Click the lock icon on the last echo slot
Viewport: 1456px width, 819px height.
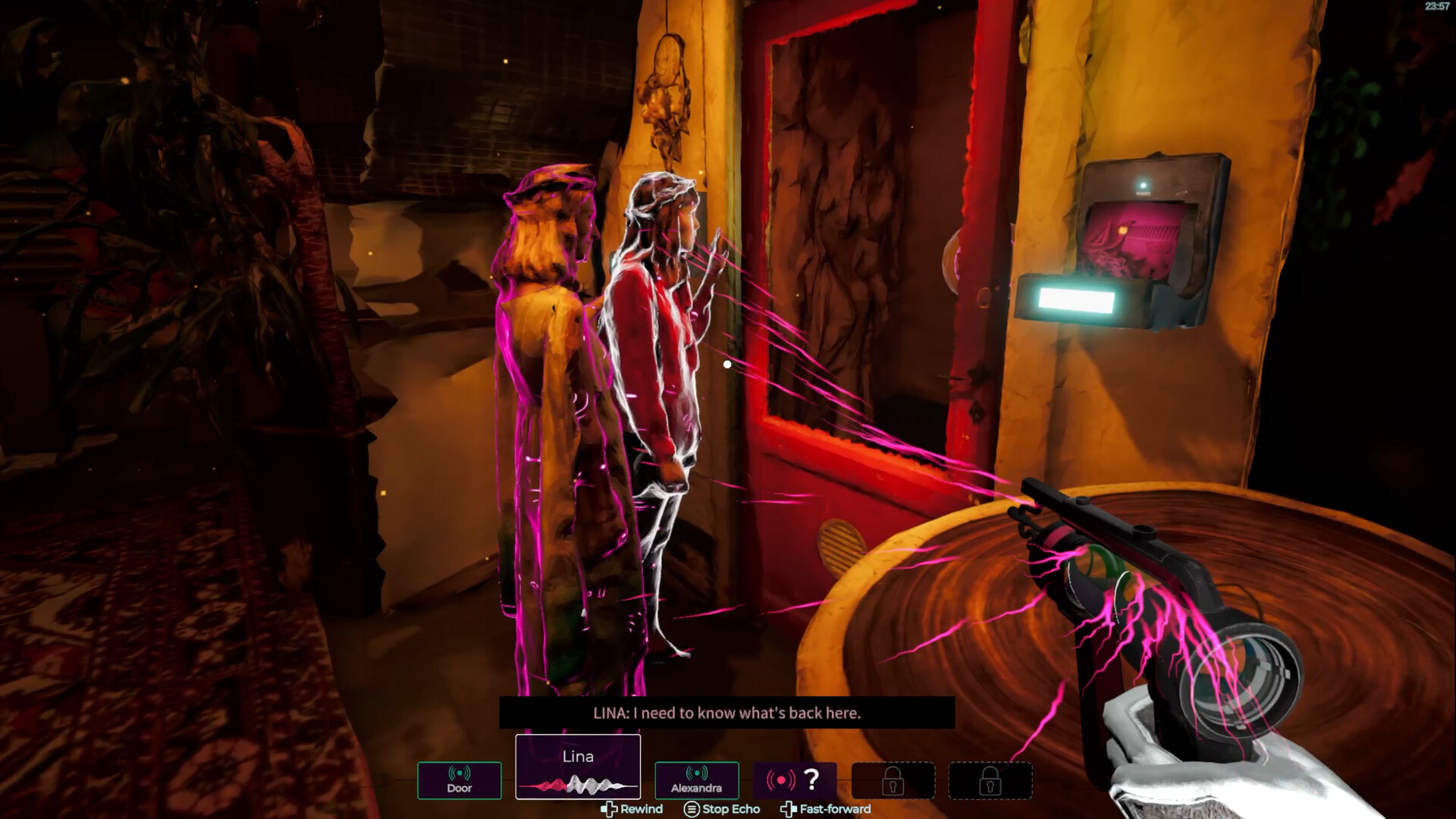click(991, 781)
